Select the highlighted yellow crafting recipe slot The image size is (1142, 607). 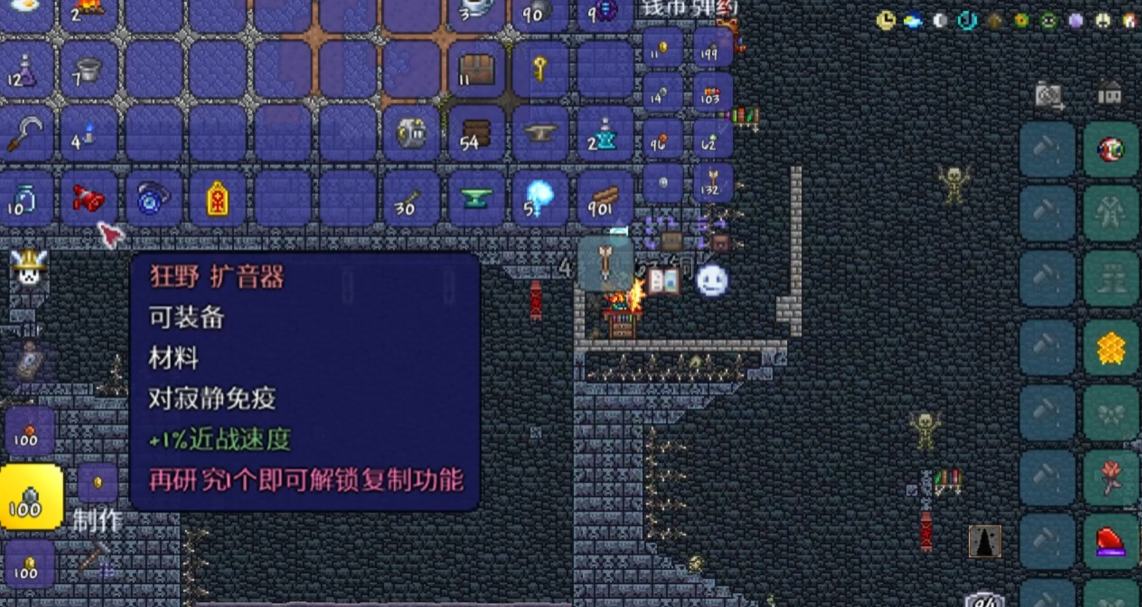pyautogui.click(x=30, y=495)
